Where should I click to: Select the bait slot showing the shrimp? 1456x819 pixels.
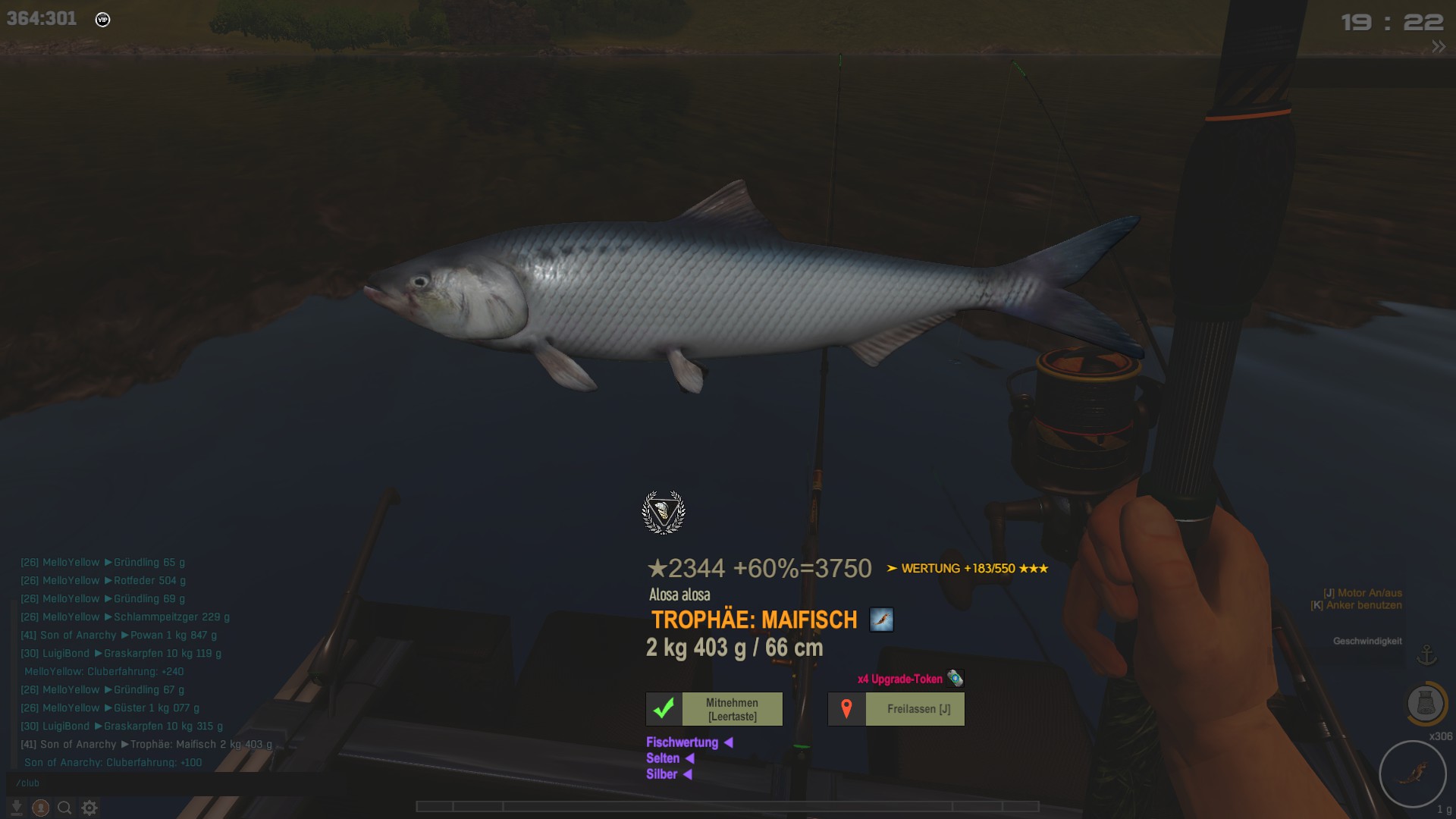click(1413, 773)
